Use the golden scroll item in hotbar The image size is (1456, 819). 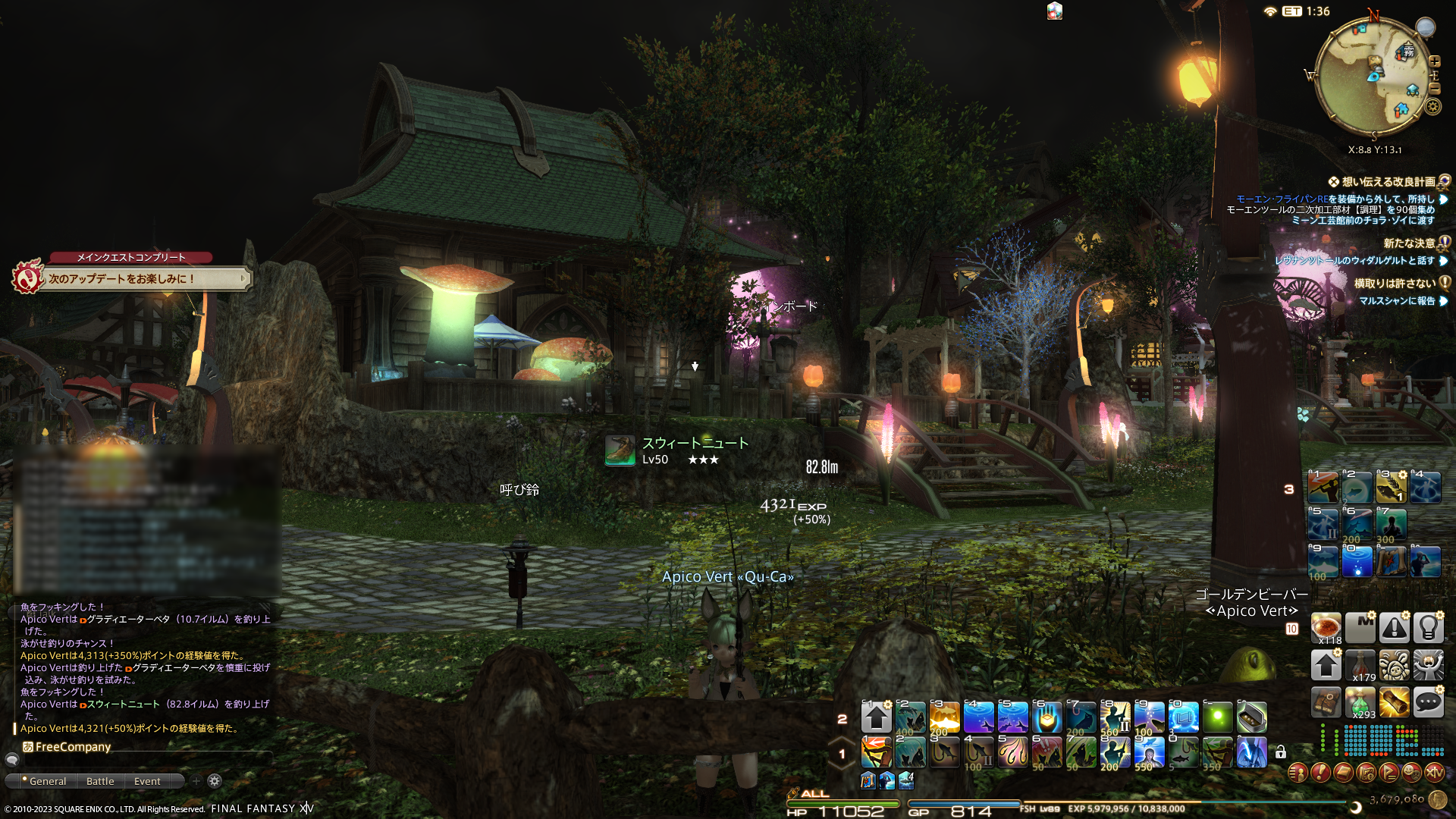(x=1394, y=702)
